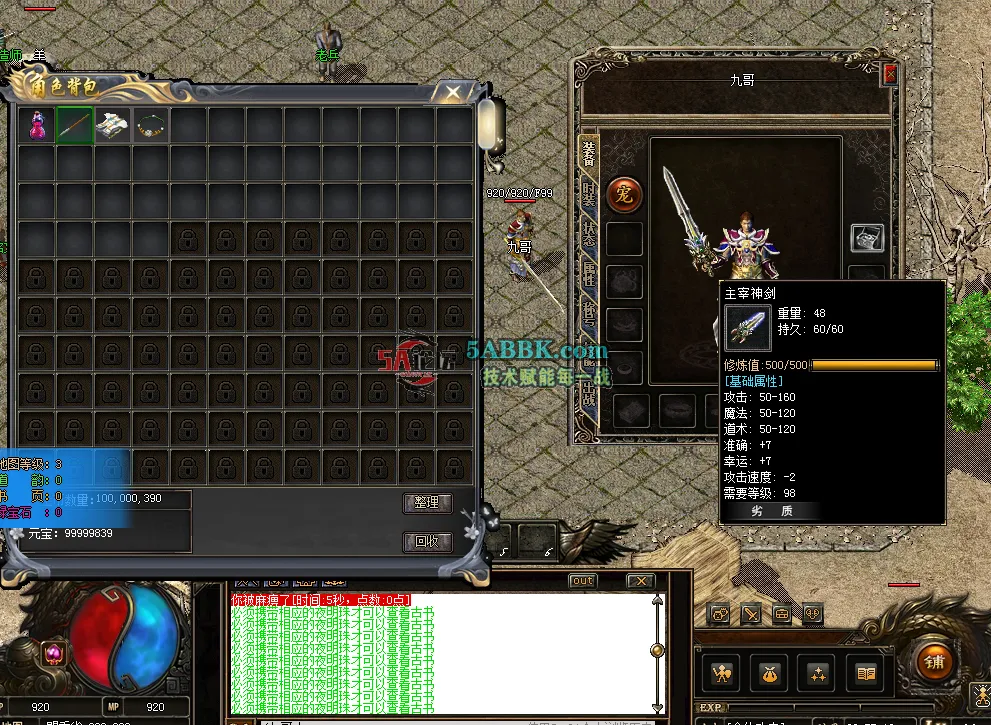991x725 pixels.
Task: Click the round 宠 pet button
Action: point(624,193)
